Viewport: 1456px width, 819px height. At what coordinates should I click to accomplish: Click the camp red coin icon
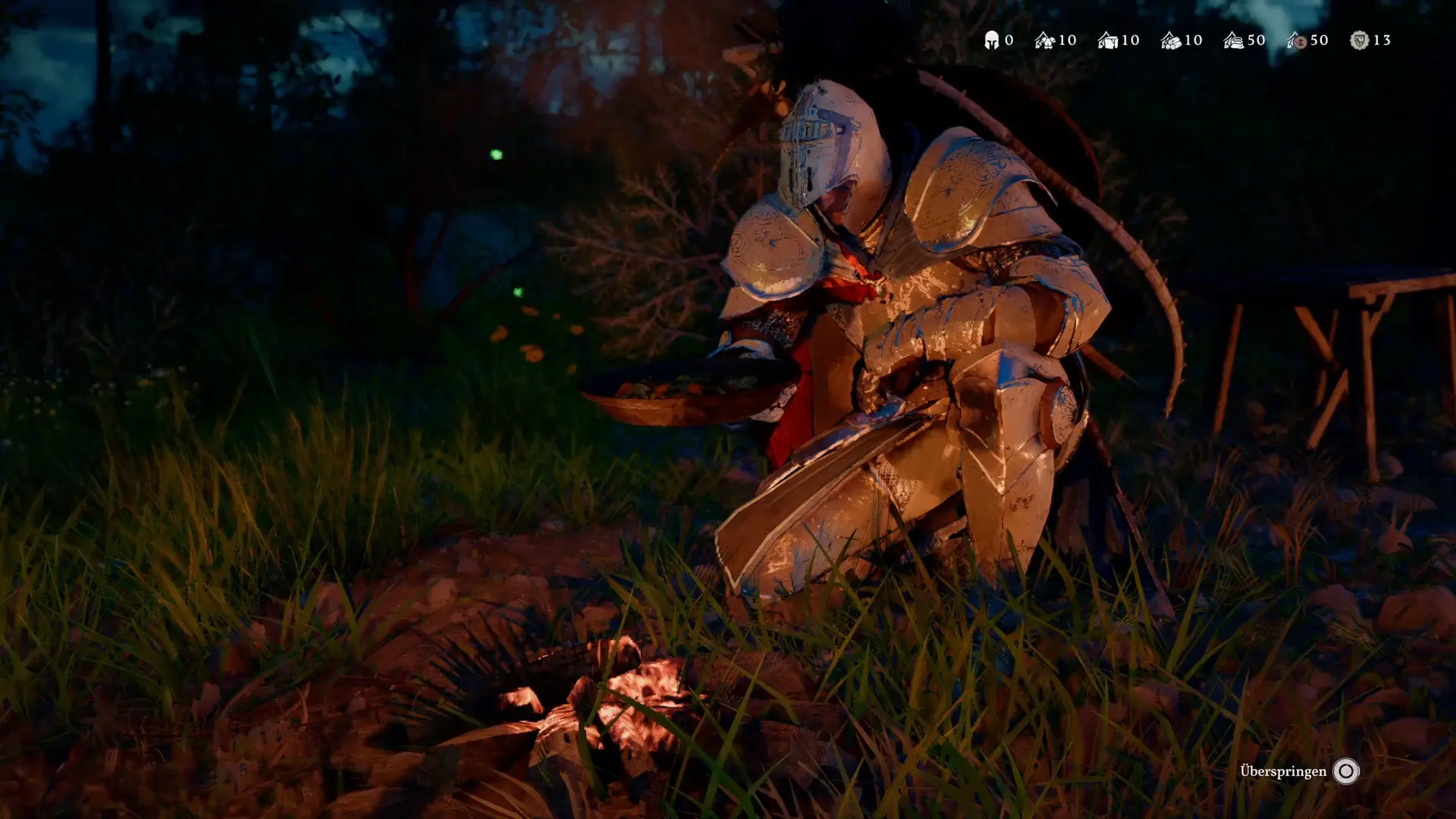pos(1296,40)
